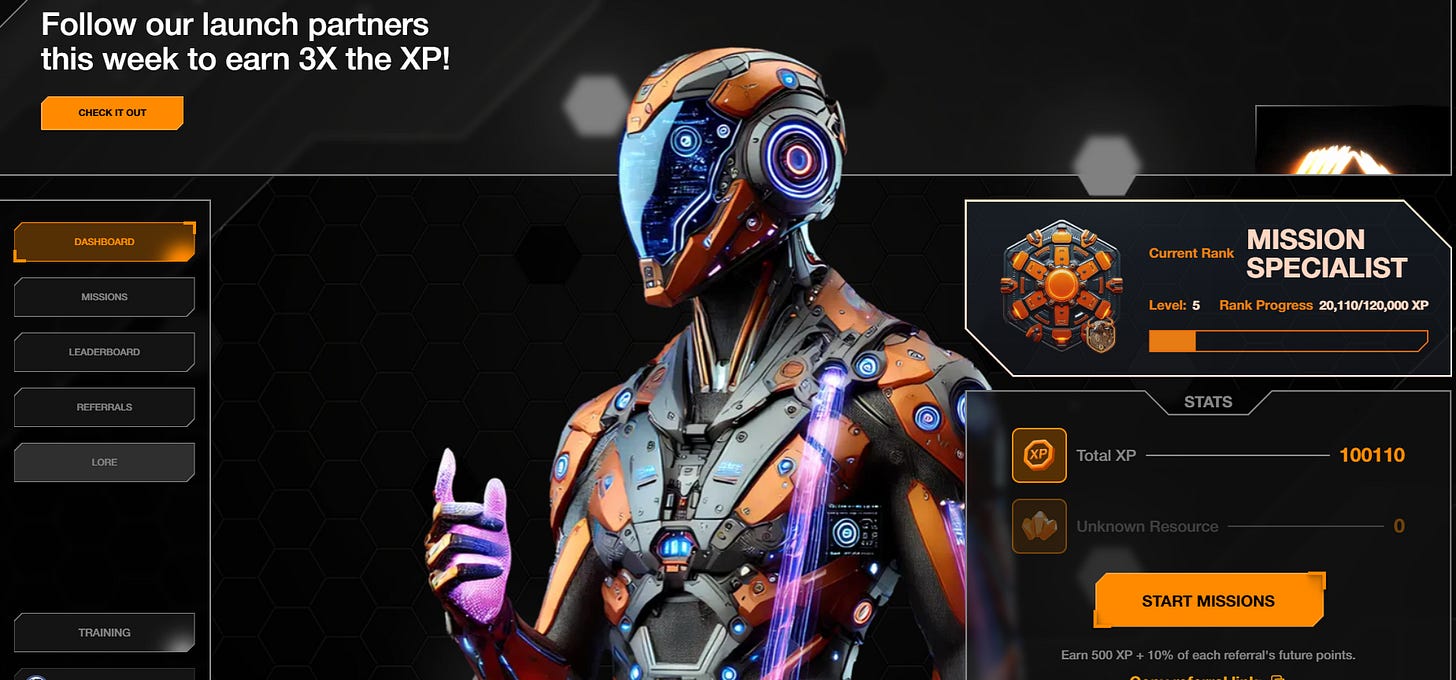
Task: Select the Referrals menu item
Action: (104, 407)
